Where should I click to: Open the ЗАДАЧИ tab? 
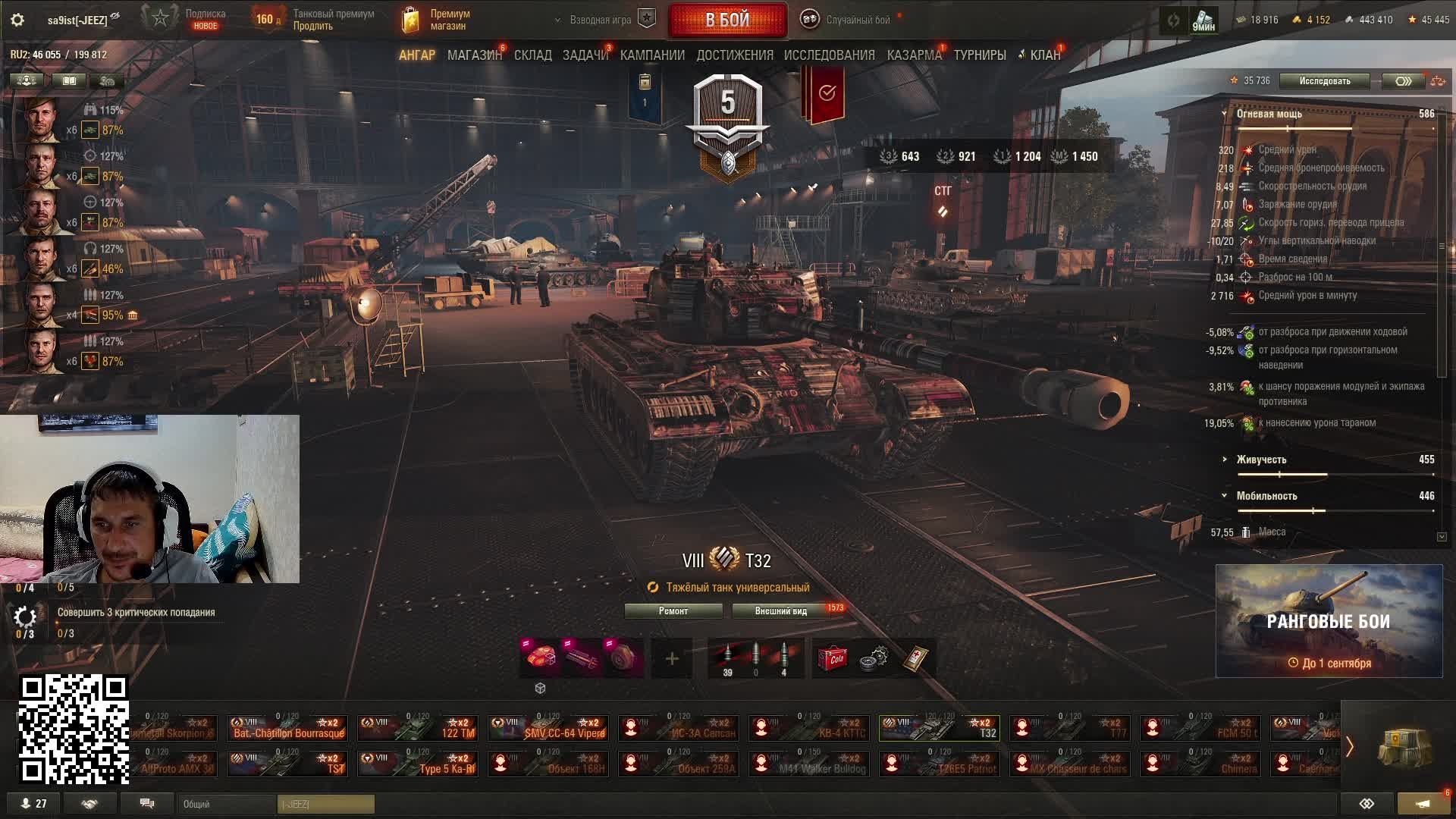point(585,55)
